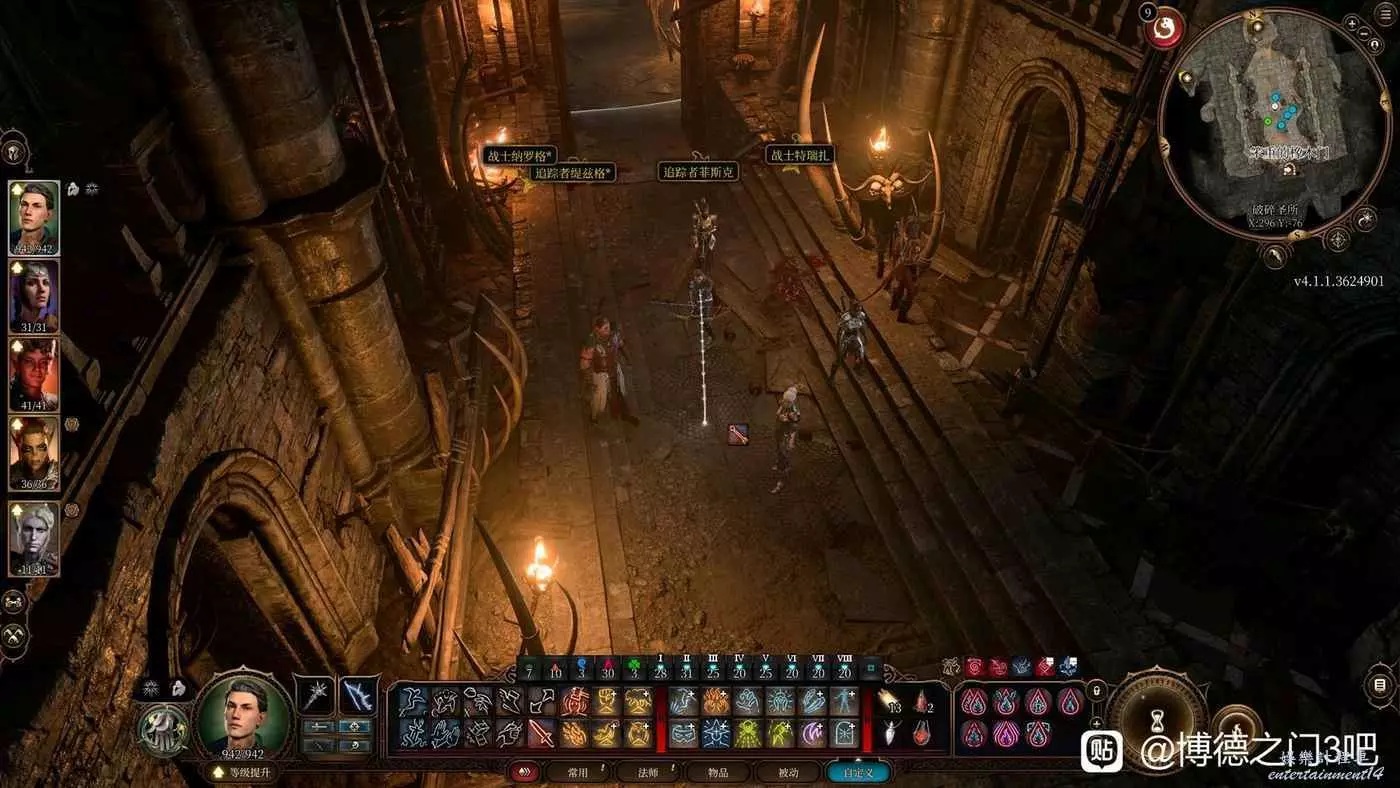This screenshot has width=1400, height=788.
Task: Switch to the 自定义 (Custom) hotbar tab
Action: pos(857,772)
